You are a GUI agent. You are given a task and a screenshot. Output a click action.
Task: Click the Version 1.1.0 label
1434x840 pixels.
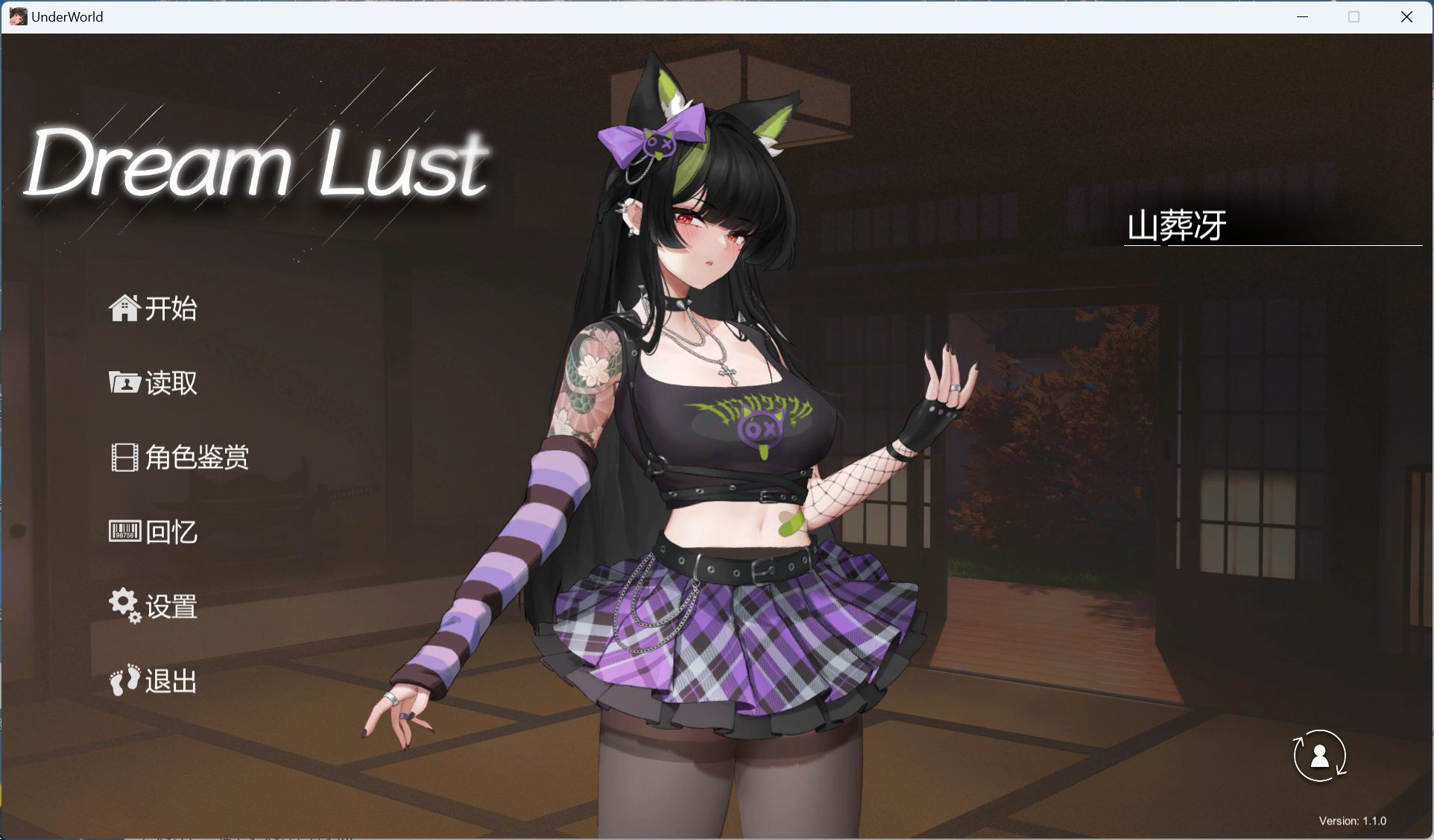click(1354, 820)
